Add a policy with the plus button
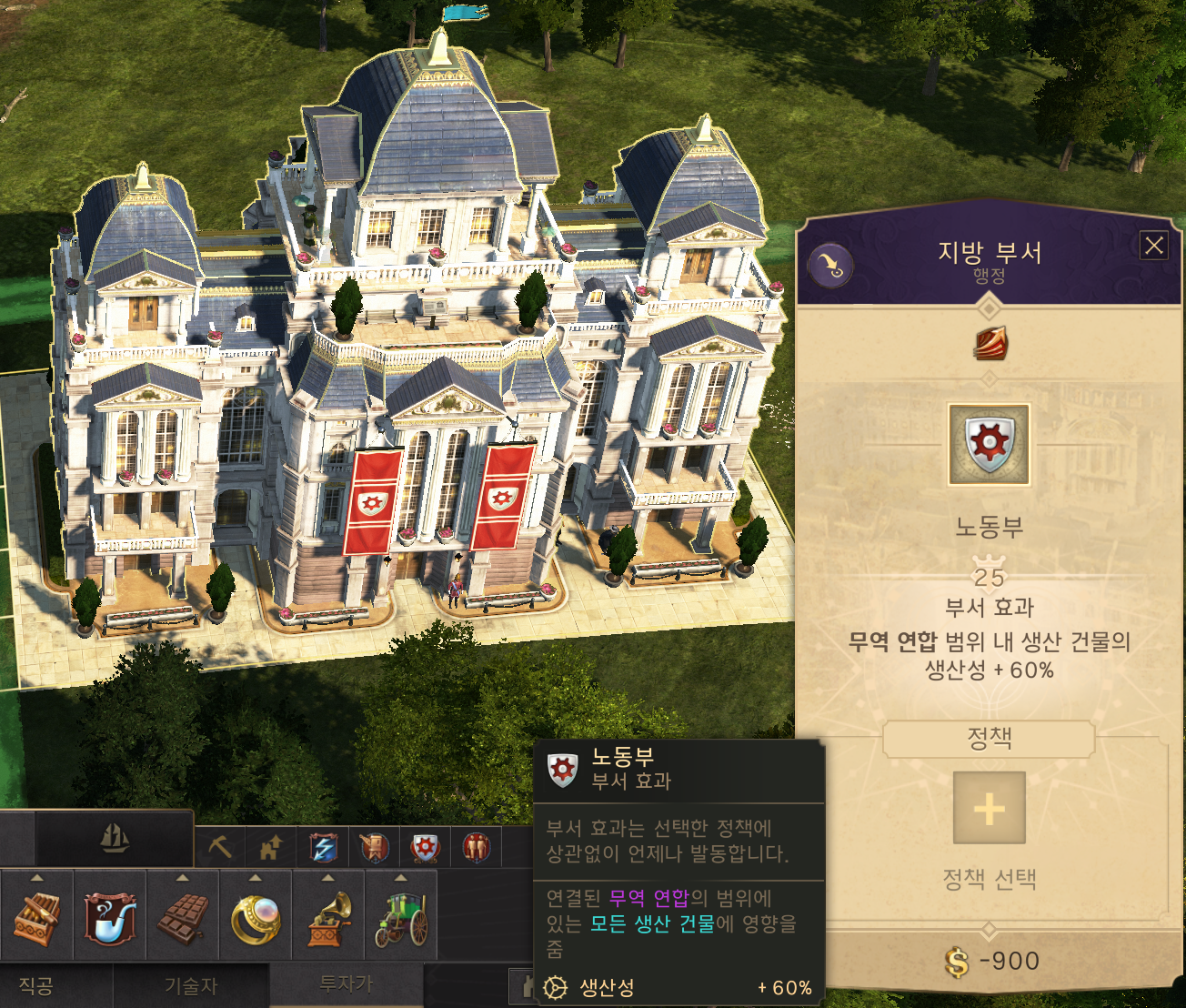The image size is (1186, 1008). (x=989, y=808)
